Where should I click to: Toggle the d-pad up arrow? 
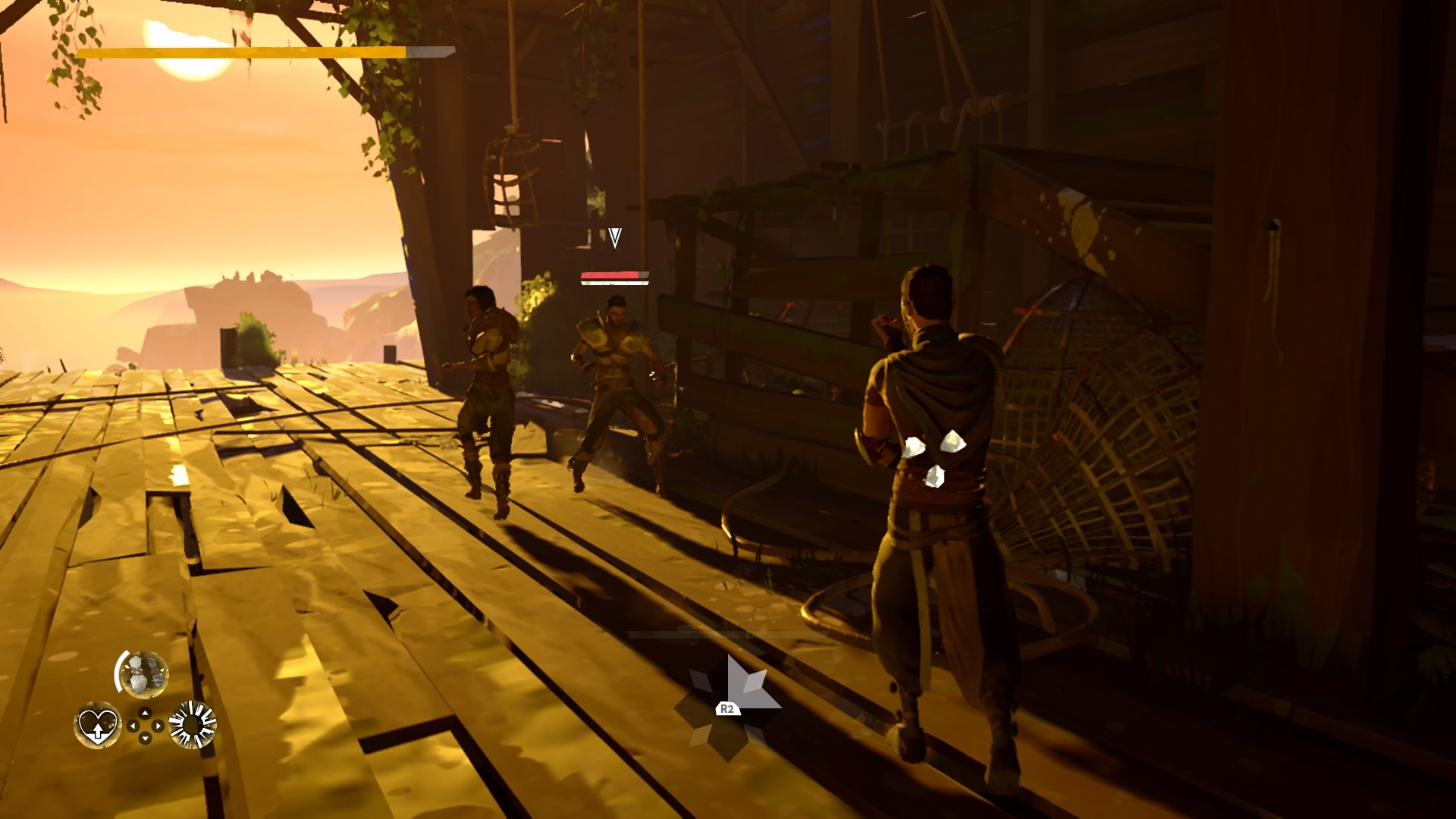[x=145, y=712]
